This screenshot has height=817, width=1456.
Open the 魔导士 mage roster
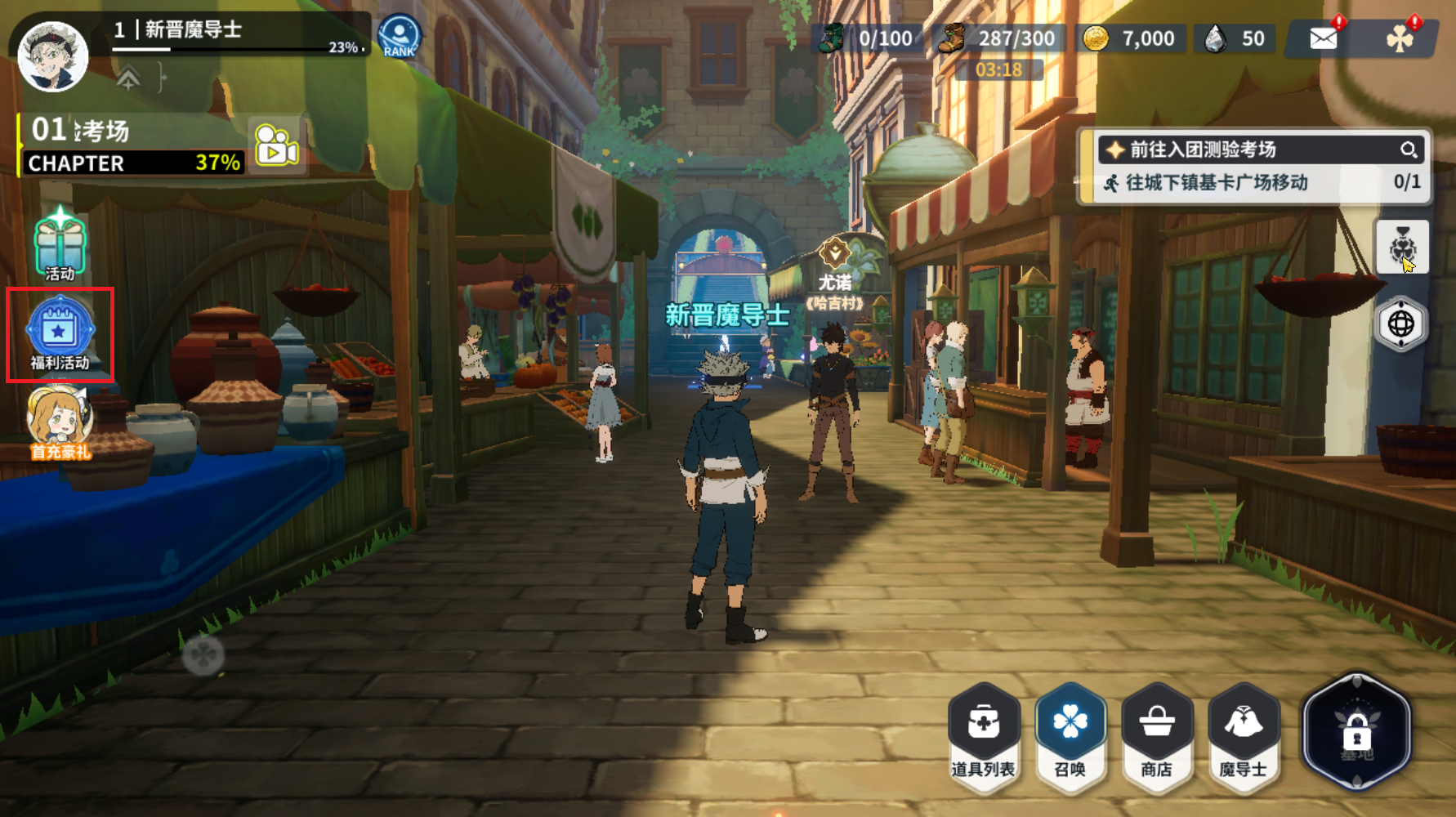(x=1243, y=733)
